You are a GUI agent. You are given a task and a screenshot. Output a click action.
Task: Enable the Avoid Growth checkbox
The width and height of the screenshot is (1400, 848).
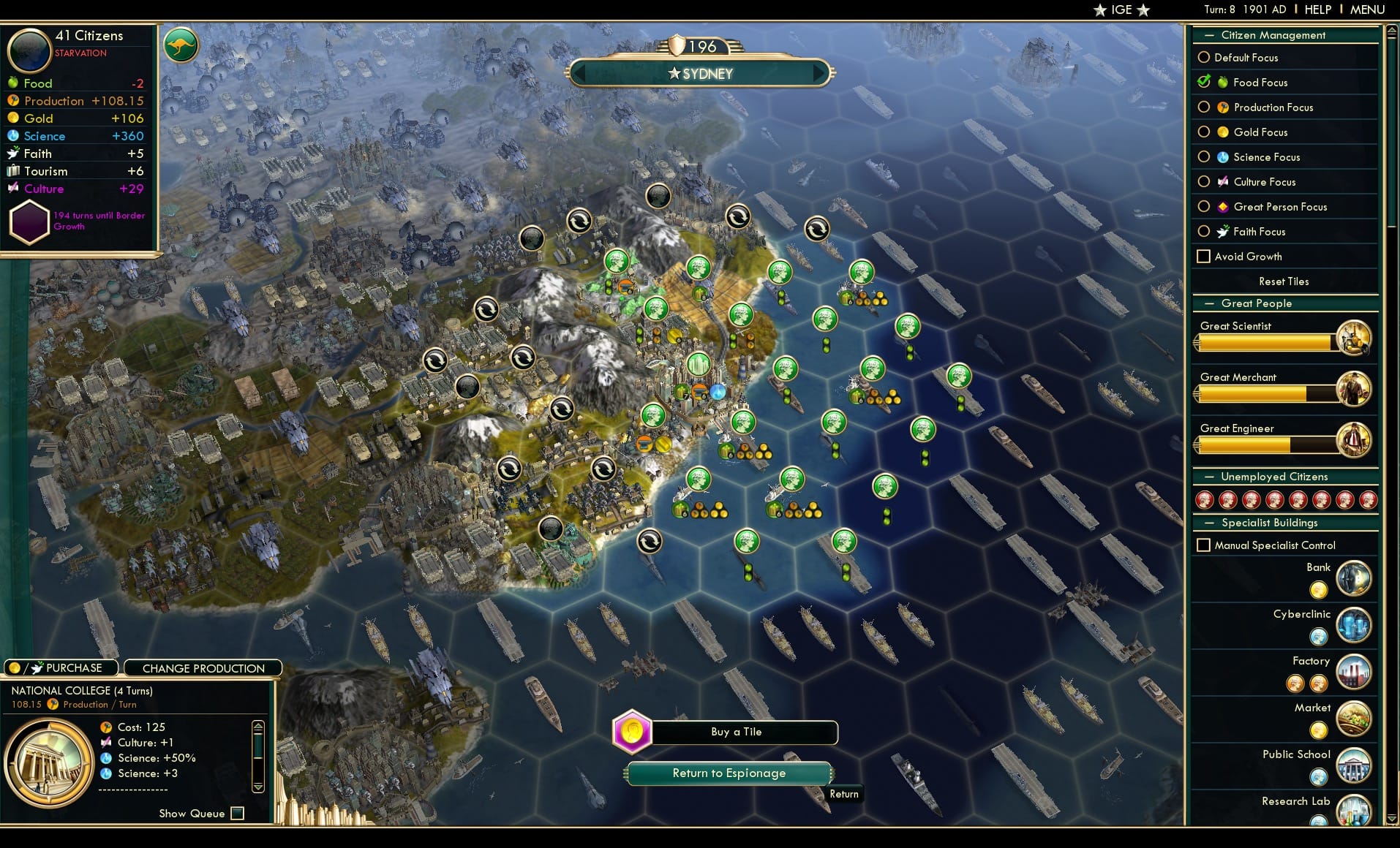click(x=1203, y=256)
